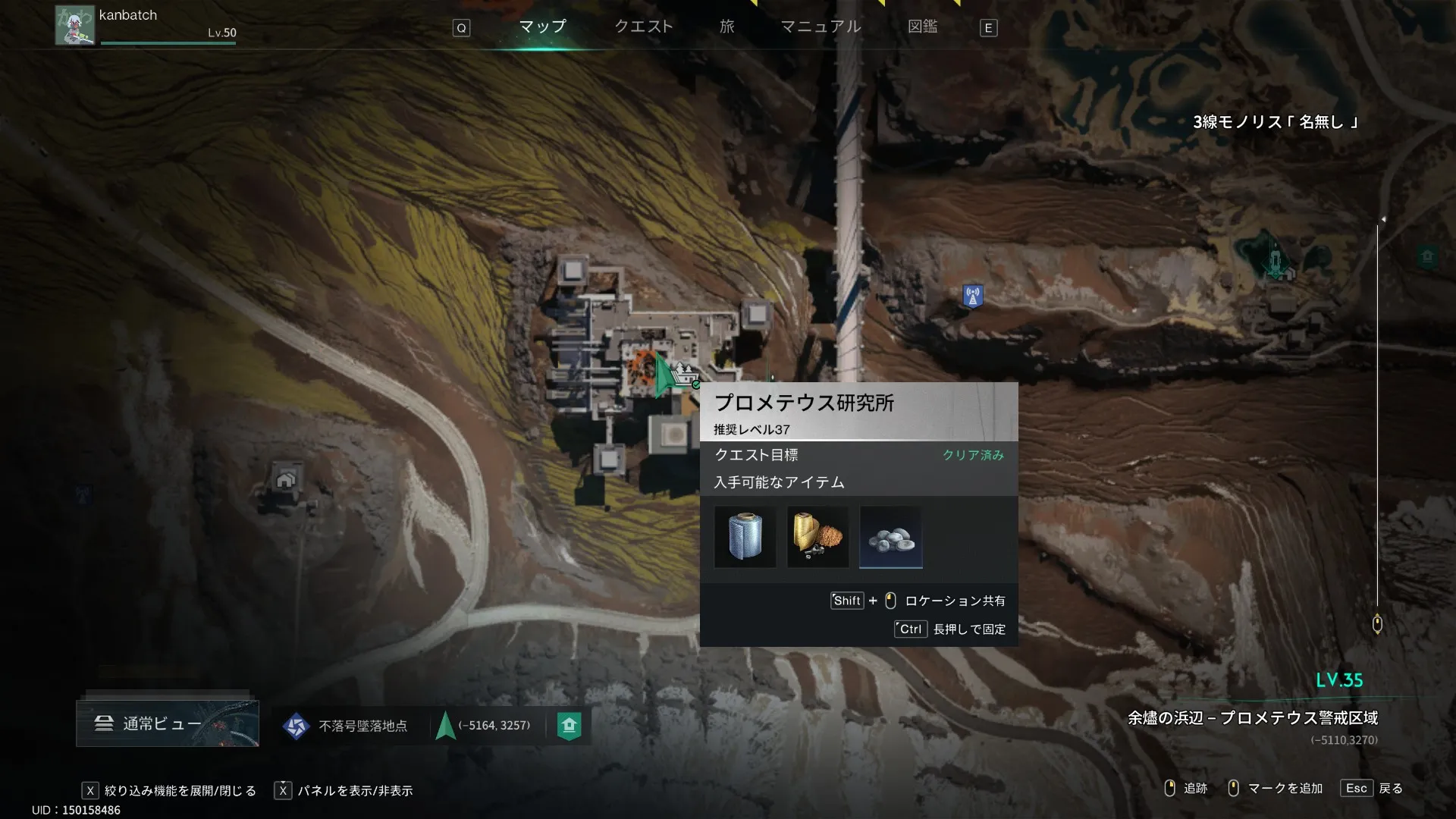
Task: Center map on green player arrow coordinates
Action: [484, 726]
